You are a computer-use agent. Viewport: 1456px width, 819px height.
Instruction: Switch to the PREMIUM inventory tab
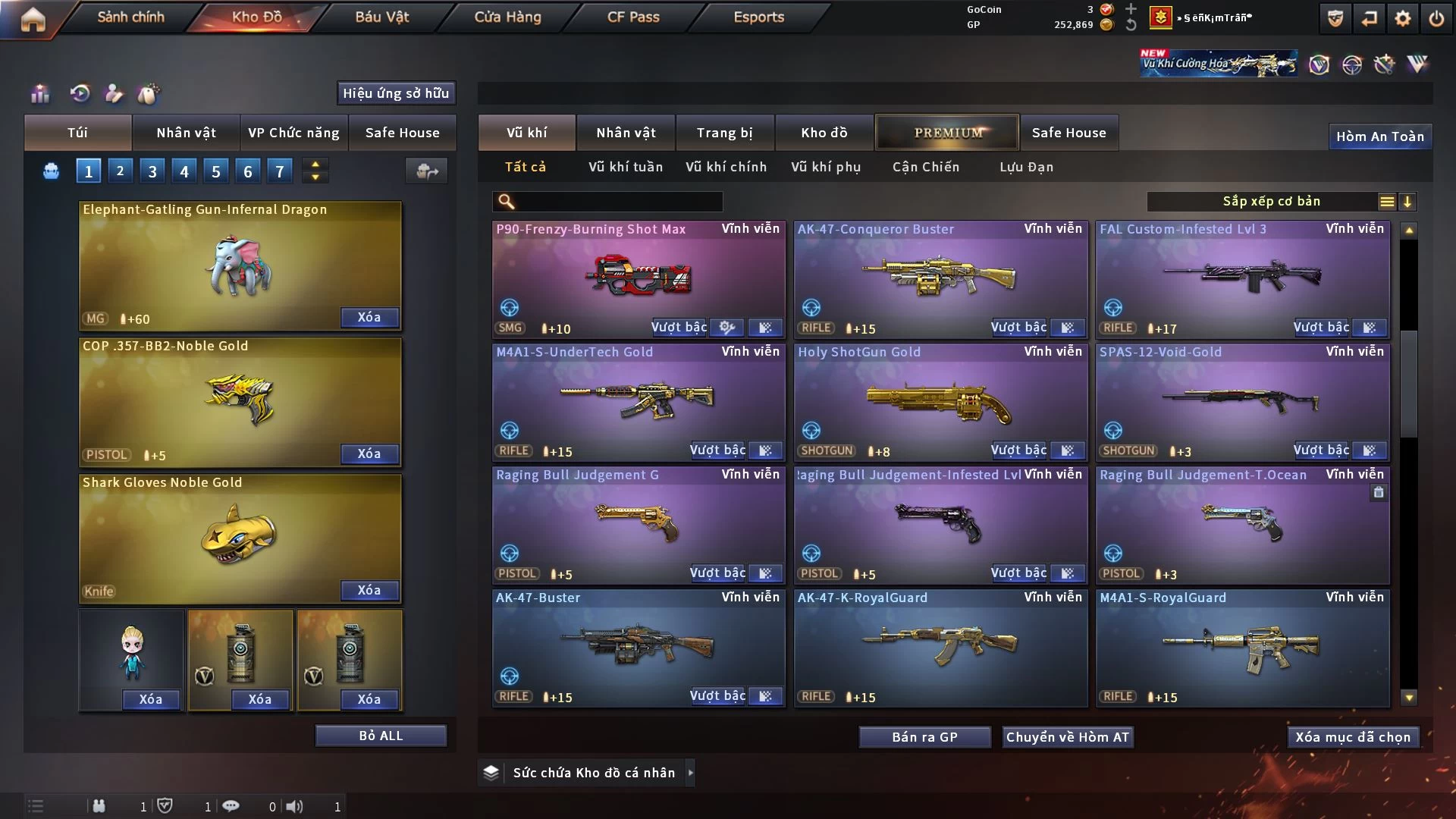[948, 133]
